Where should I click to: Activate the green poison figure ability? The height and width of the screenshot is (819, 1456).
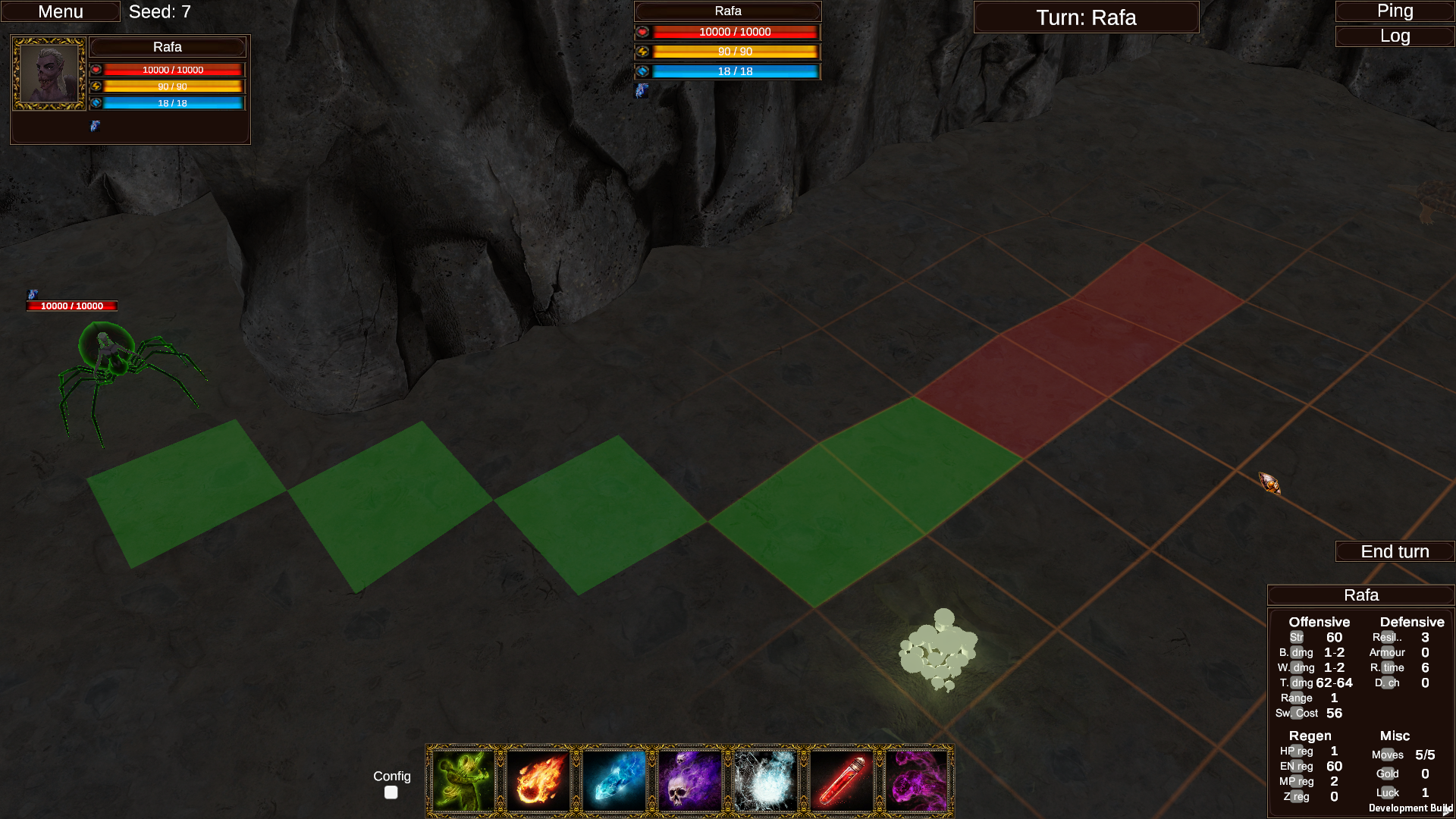[x=463, y=781]
